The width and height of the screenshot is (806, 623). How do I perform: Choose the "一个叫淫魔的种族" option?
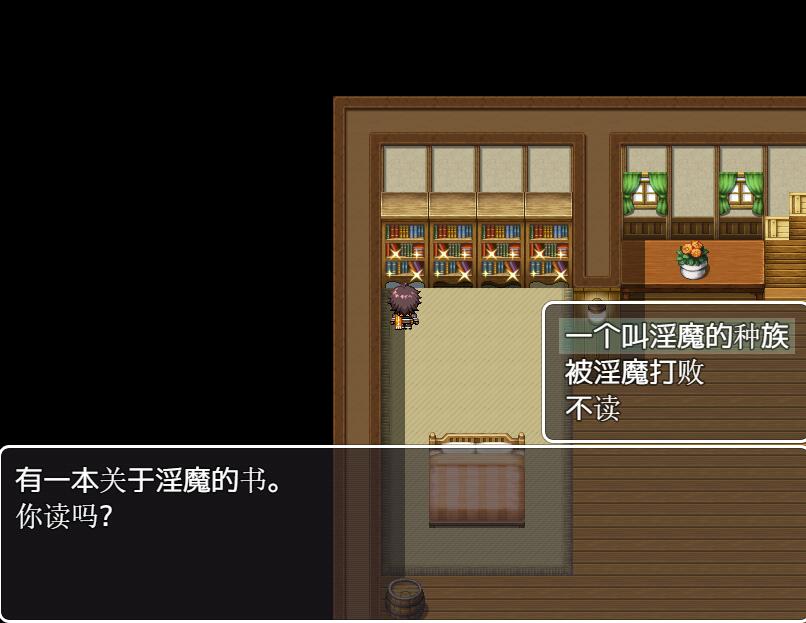coord(676,337)
